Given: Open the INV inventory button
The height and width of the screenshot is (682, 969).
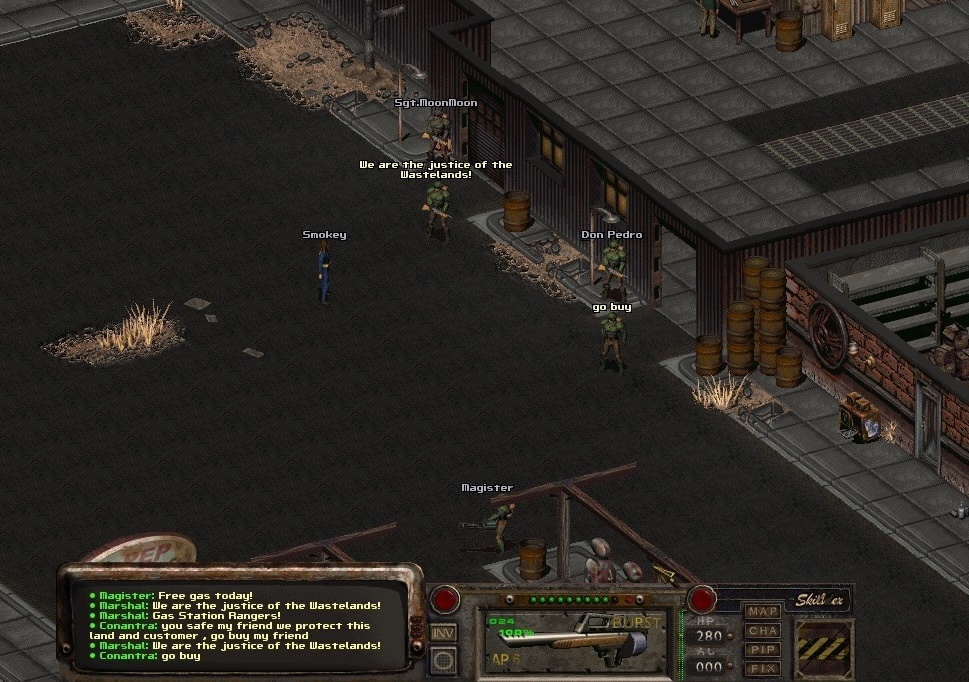Looking at the screenshot, I should [443, 633].
